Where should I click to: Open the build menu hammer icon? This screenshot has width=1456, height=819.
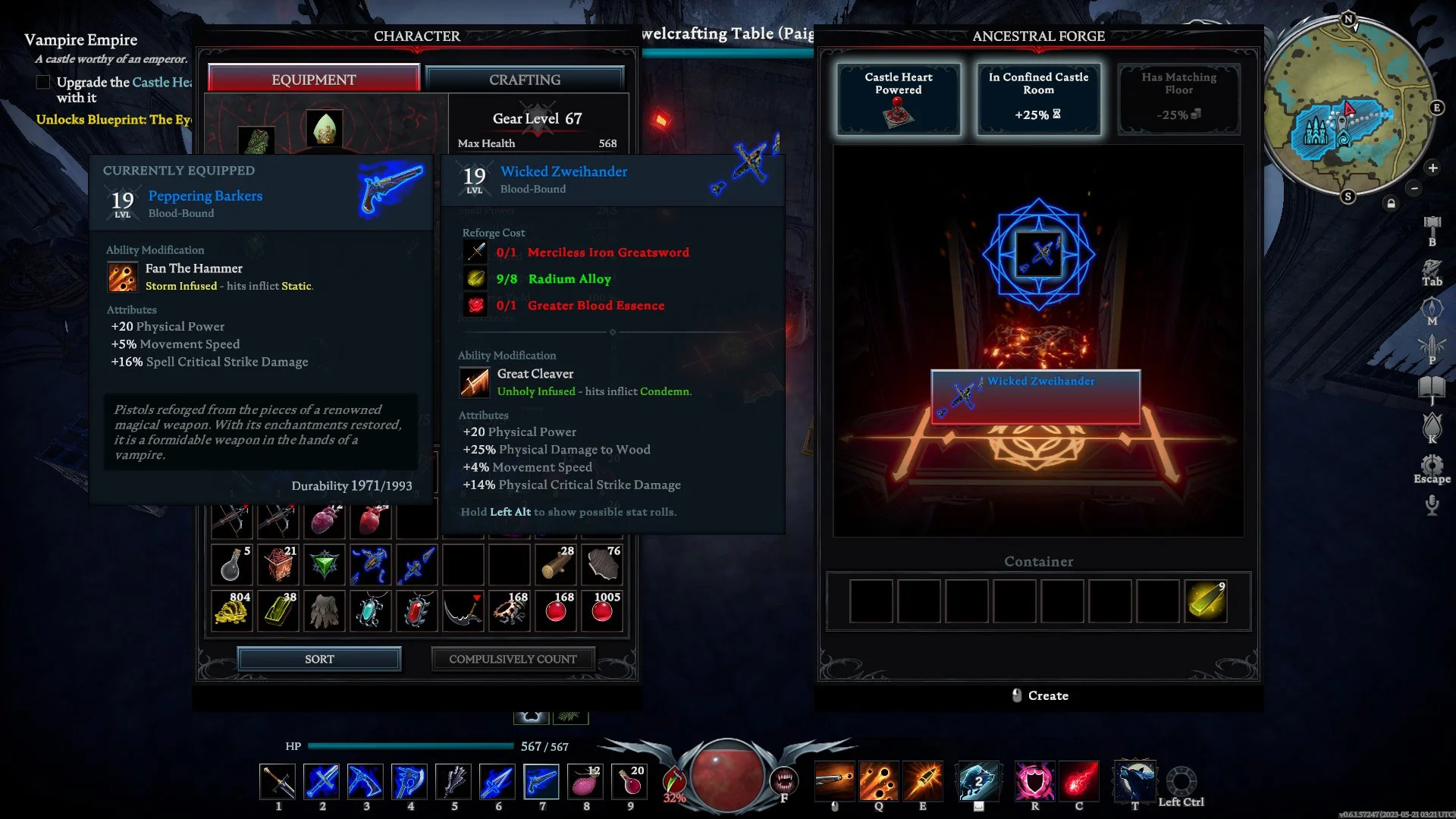point(1432,224)
